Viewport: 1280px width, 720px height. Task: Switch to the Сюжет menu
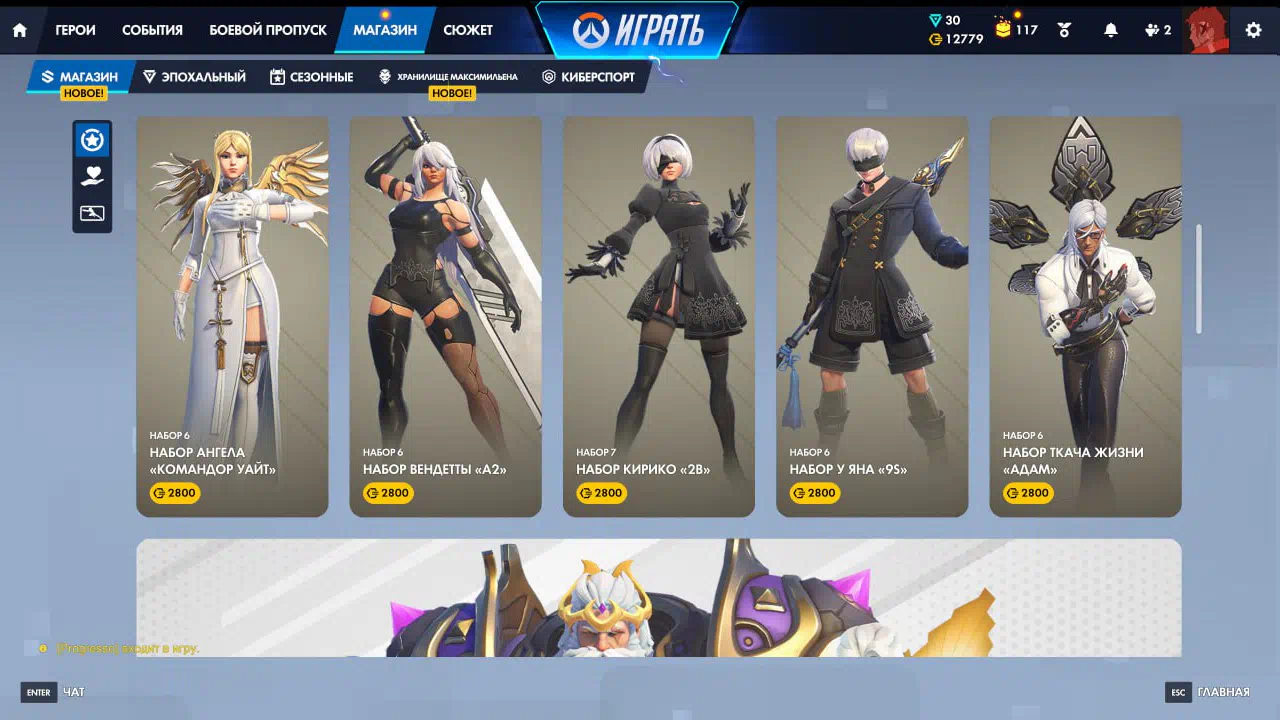click(468, 30)
